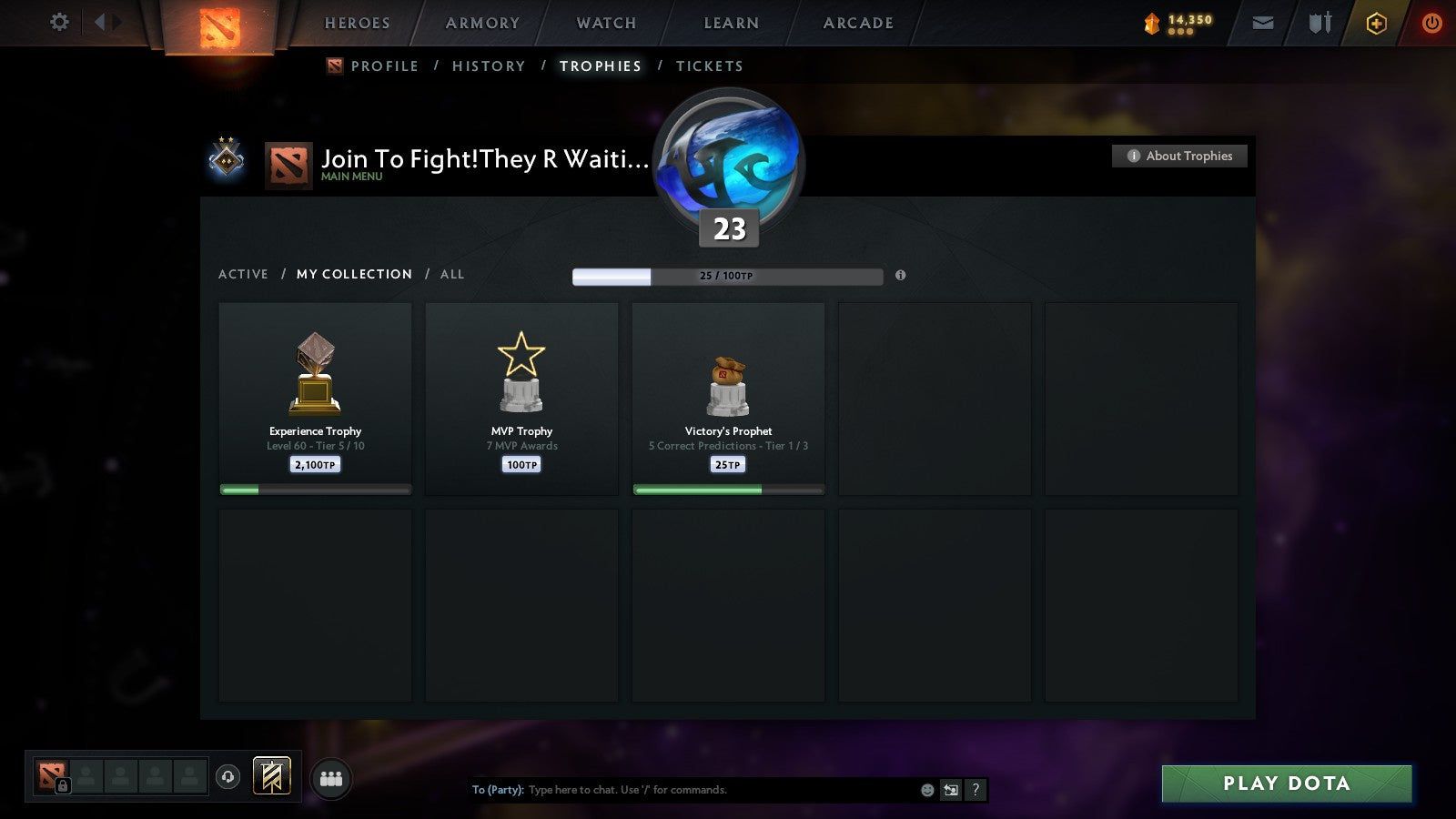Viewport: 1456px width, 819px height.
Task: Toggle the chat pop-out icon near the emoticon
Action: click(x=949, y=791)
